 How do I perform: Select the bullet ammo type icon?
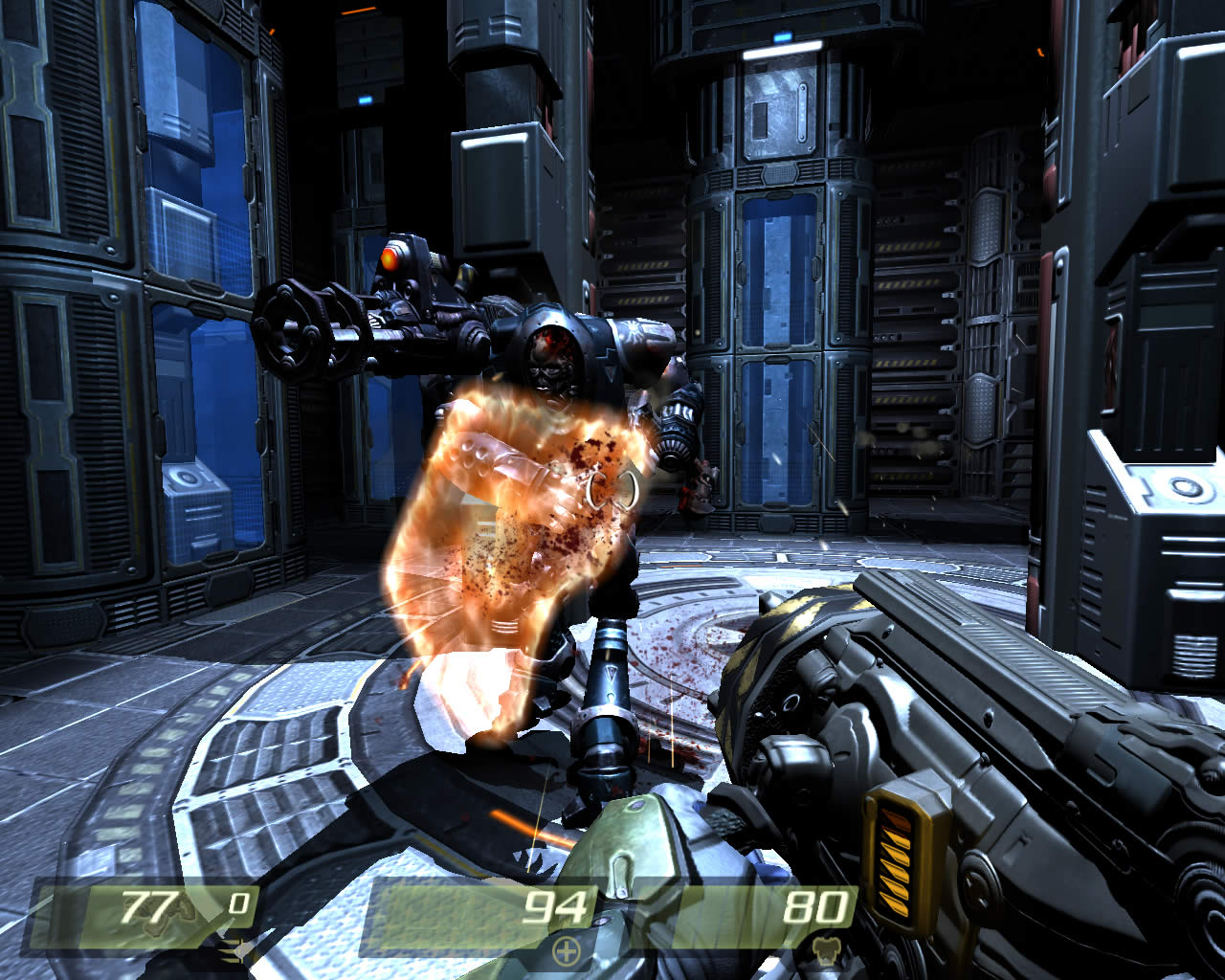tap(233, 951)
